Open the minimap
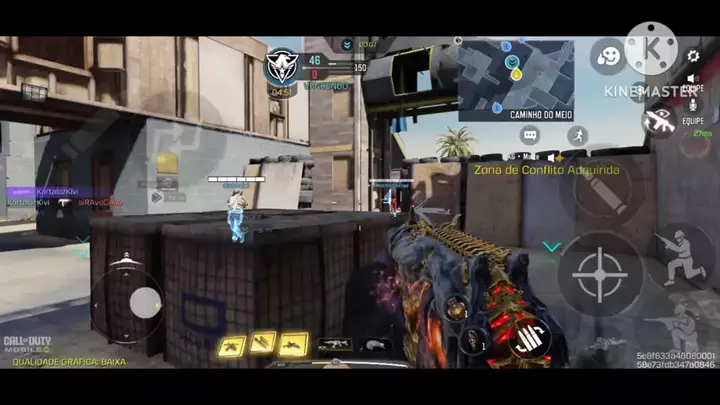 pos(516,80)
